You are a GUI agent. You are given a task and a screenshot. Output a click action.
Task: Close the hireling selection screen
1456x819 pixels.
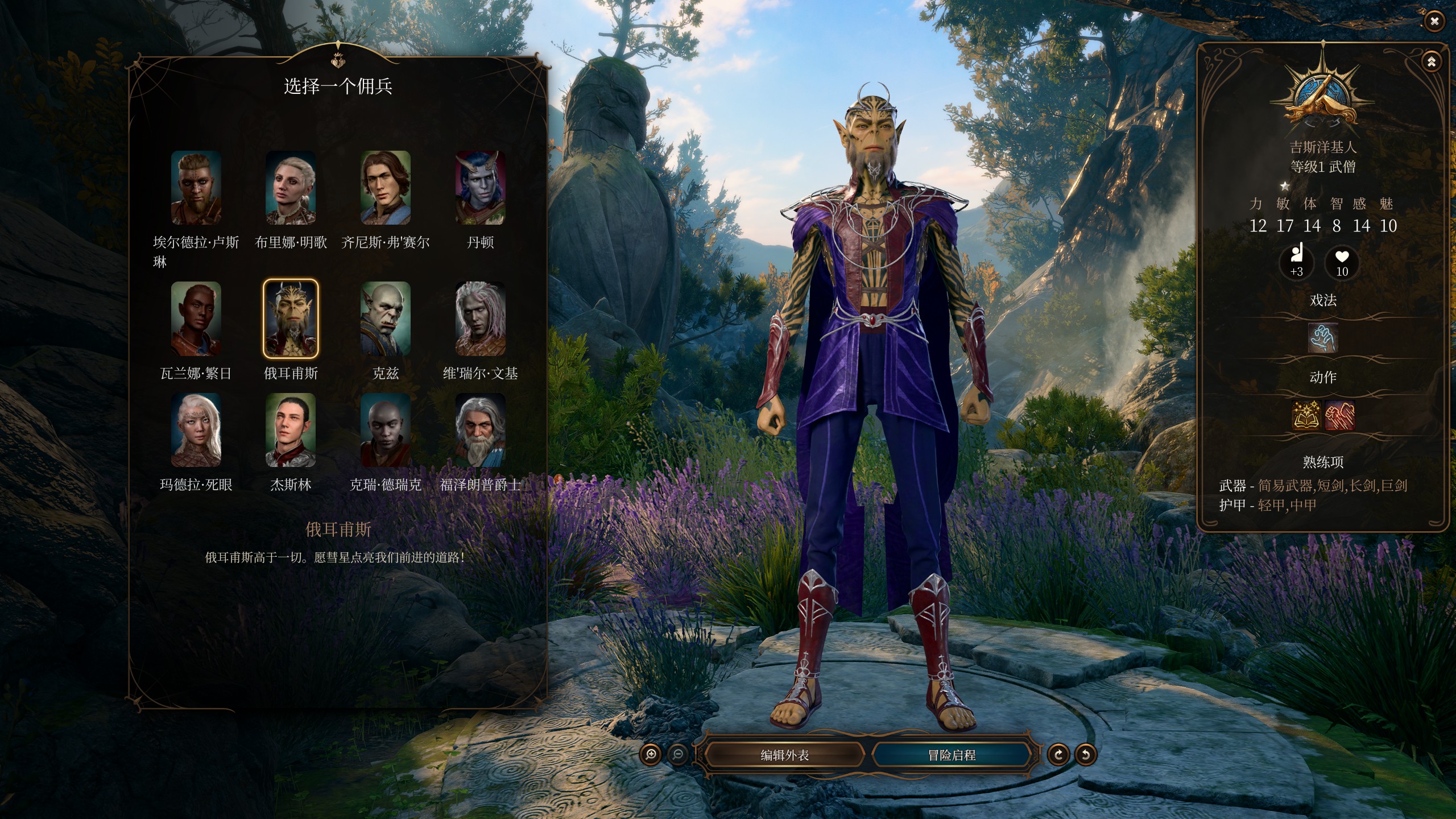(1434, 22)
